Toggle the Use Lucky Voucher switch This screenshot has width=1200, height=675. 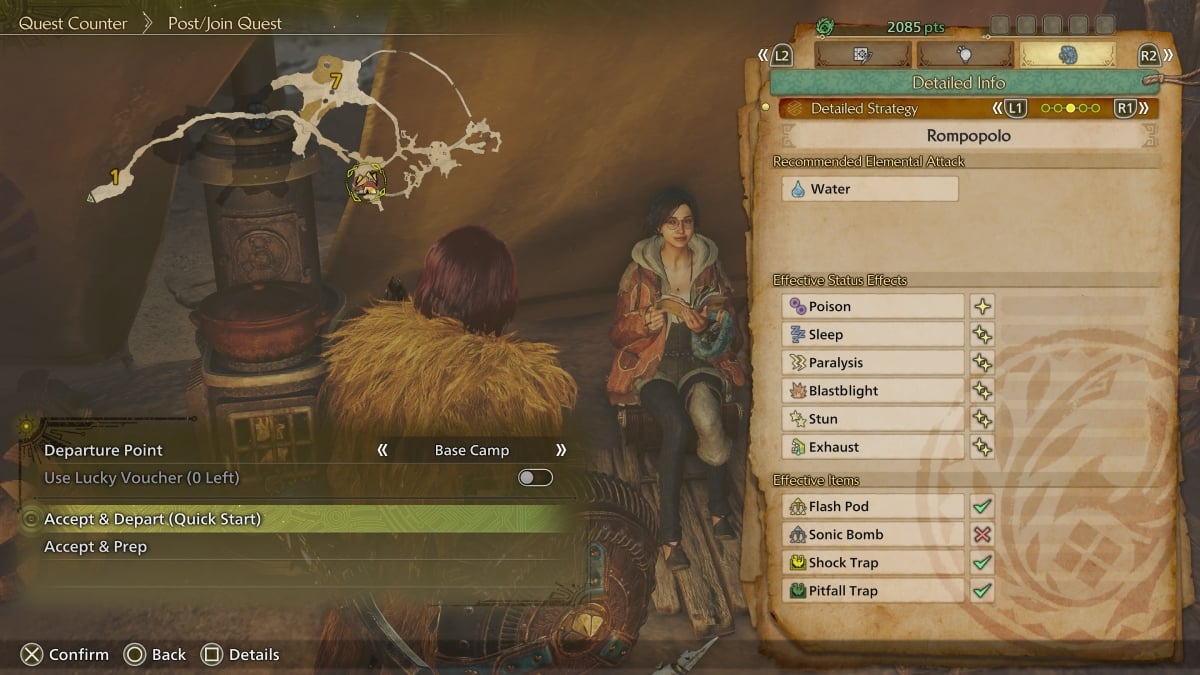tap(535, 478)
